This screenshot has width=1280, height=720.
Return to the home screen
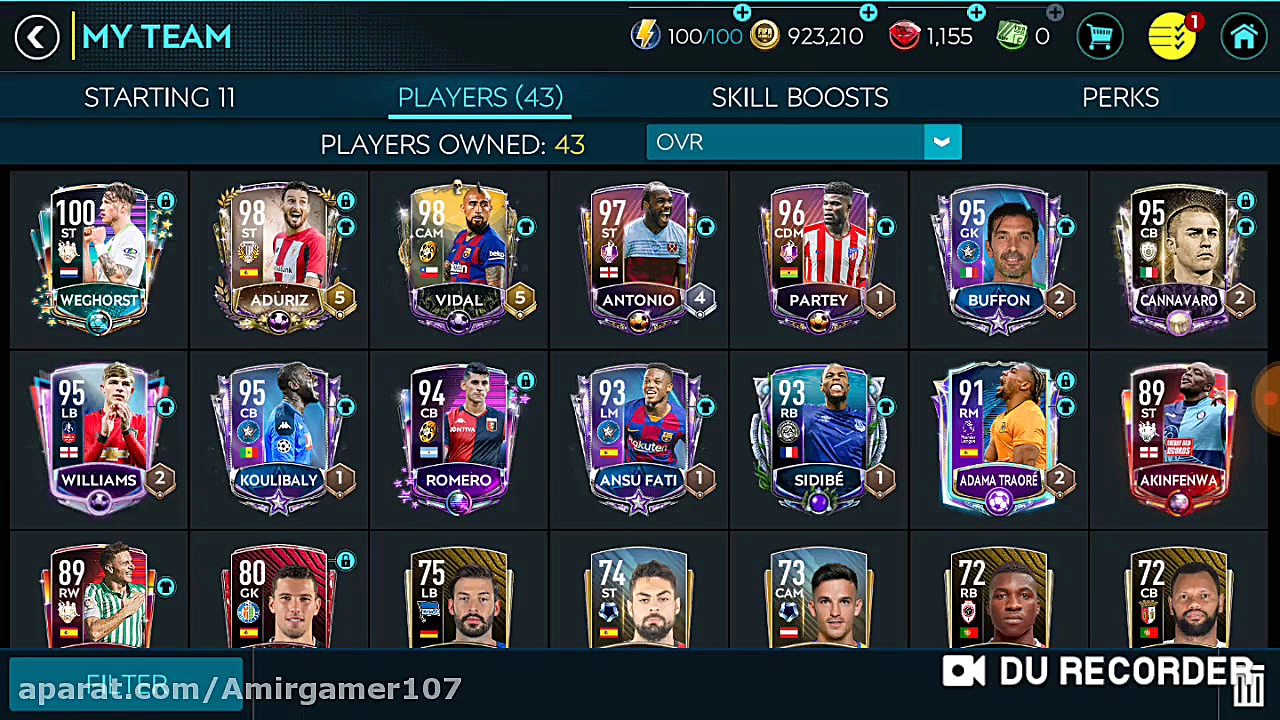(1243, 38)
